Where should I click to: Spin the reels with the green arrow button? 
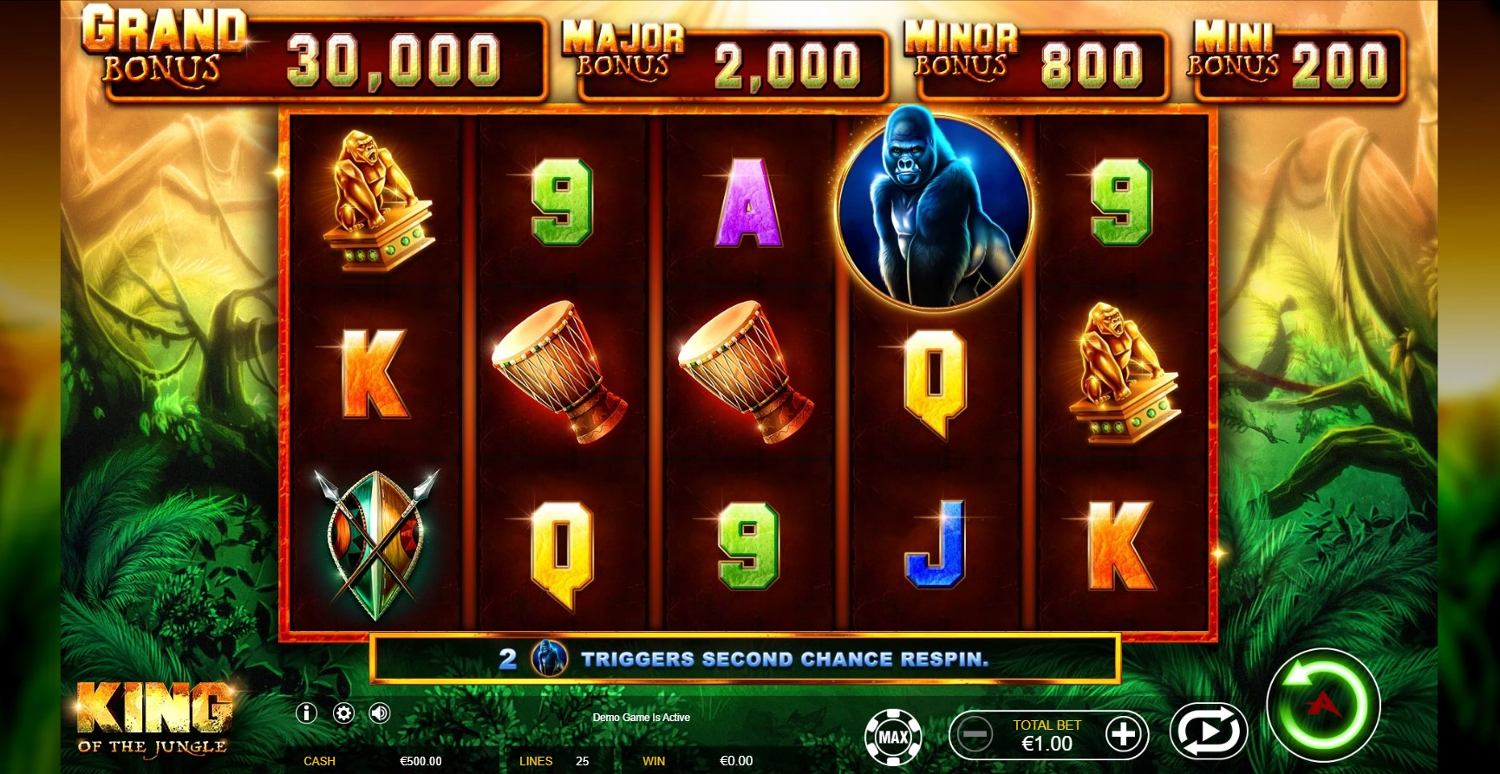(1322, 705)
